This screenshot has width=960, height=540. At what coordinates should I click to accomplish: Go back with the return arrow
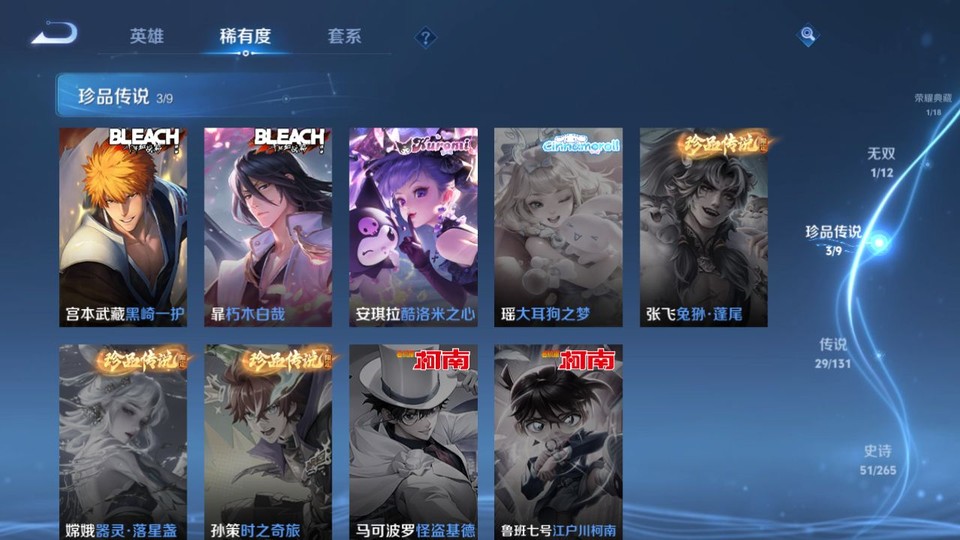point(53,34)
